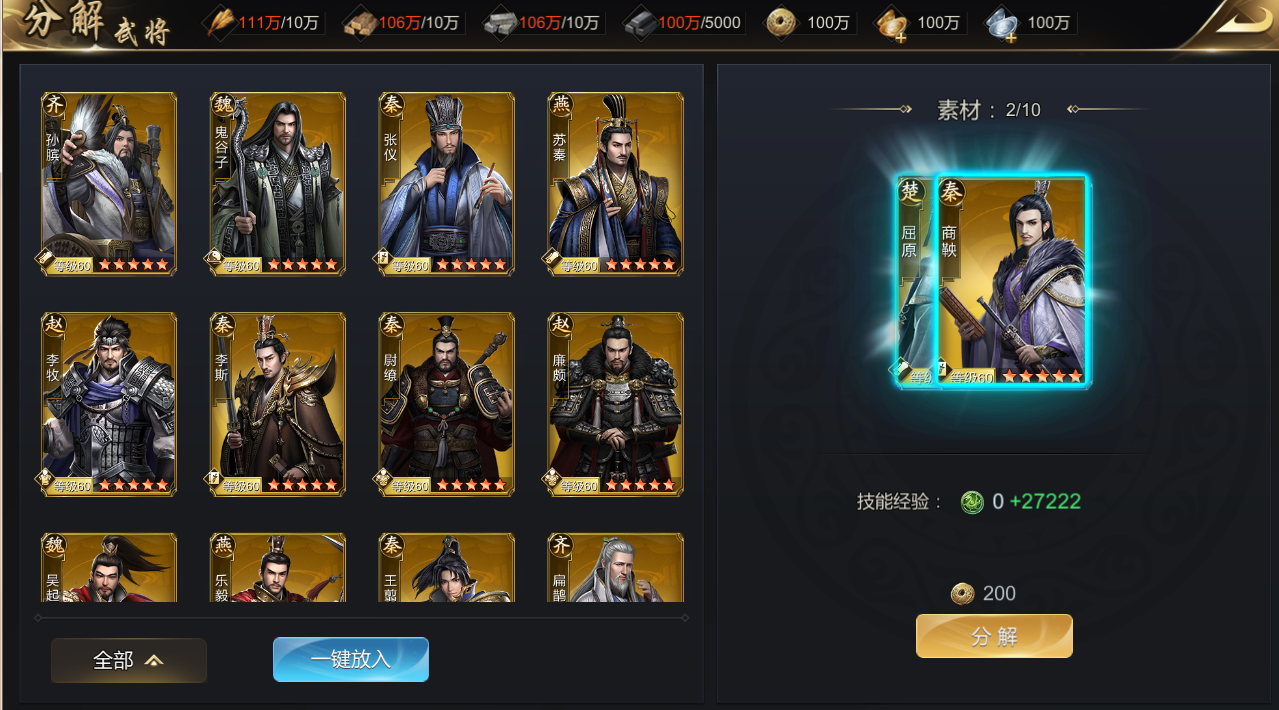Image resolution: width=1279 pixels, height=710 pixels.
Task: Pick the 王翦 general card
Action: [x=447, y=569]
